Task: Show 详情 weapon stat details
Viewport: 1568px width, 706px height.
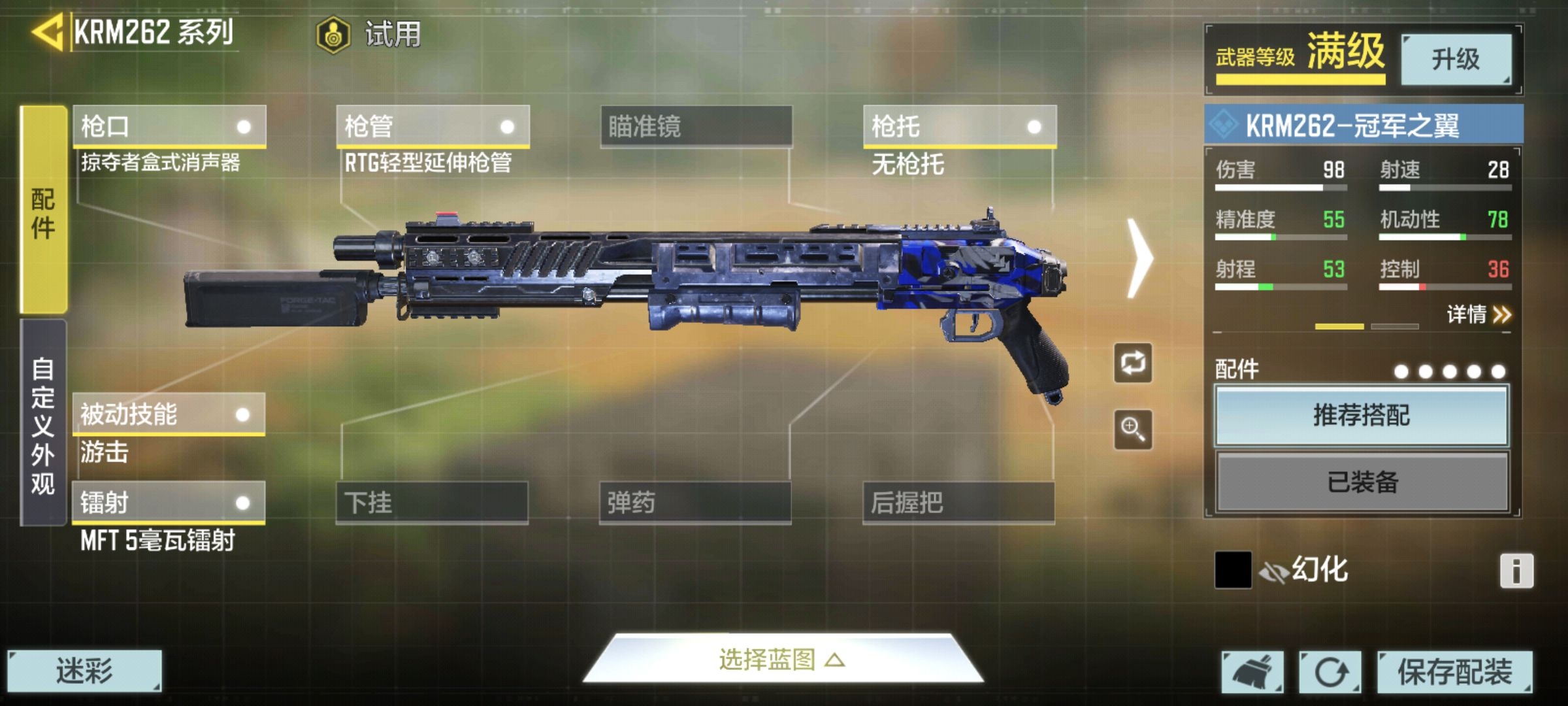Action: 1478,315
